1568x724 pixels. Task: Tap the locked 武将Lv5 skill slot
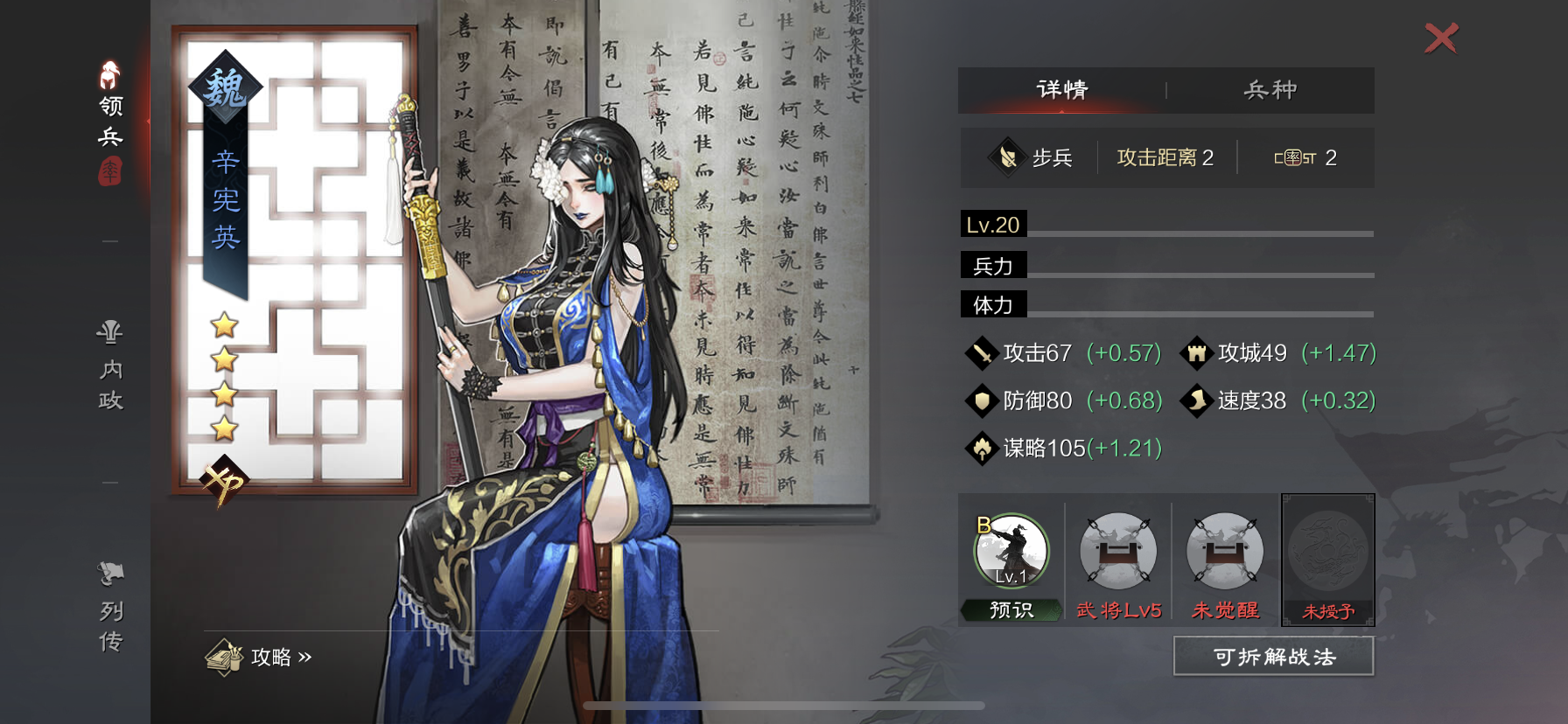click(1118, 551)
